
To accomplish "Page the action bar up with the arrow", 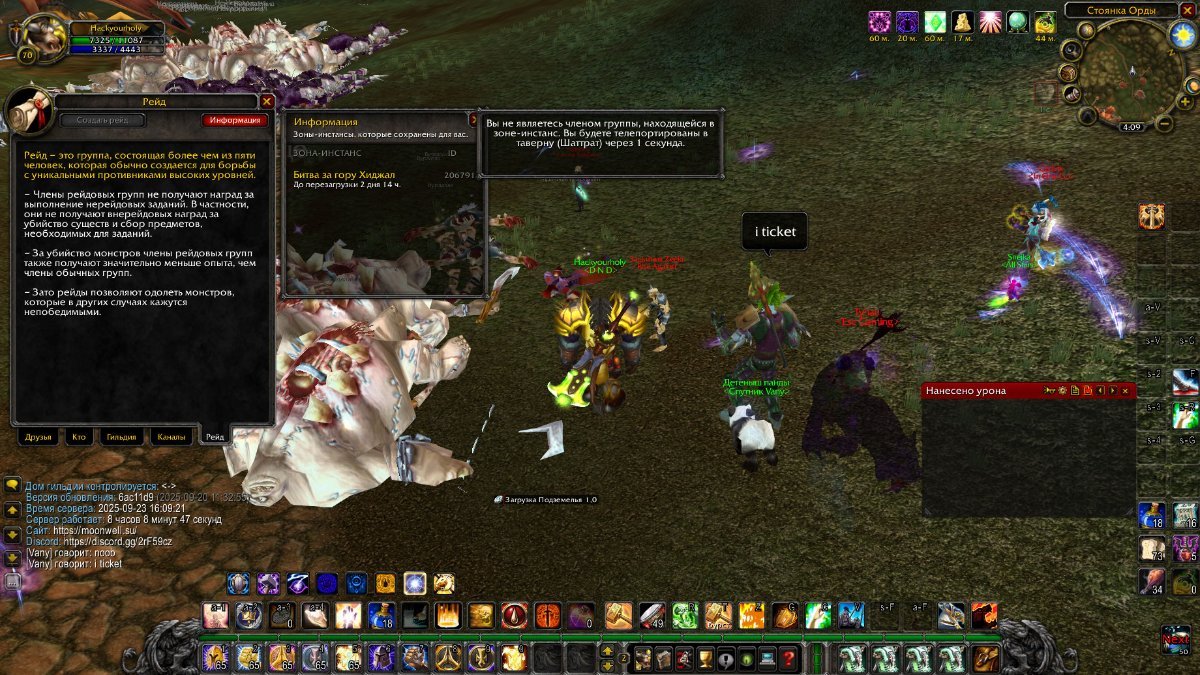I will [606, 650].
